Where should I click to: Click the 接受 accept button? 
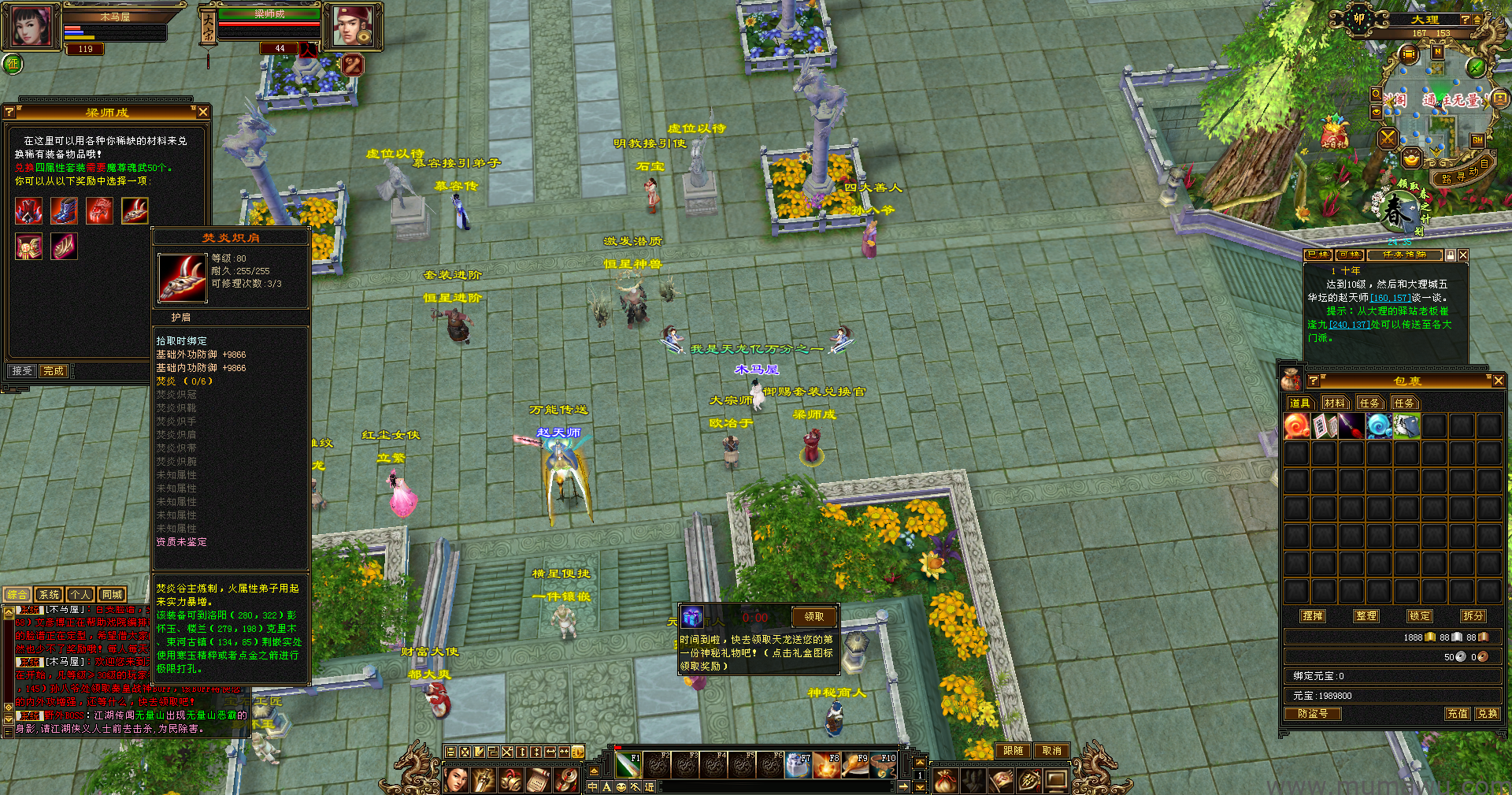[x=22, y=370]
